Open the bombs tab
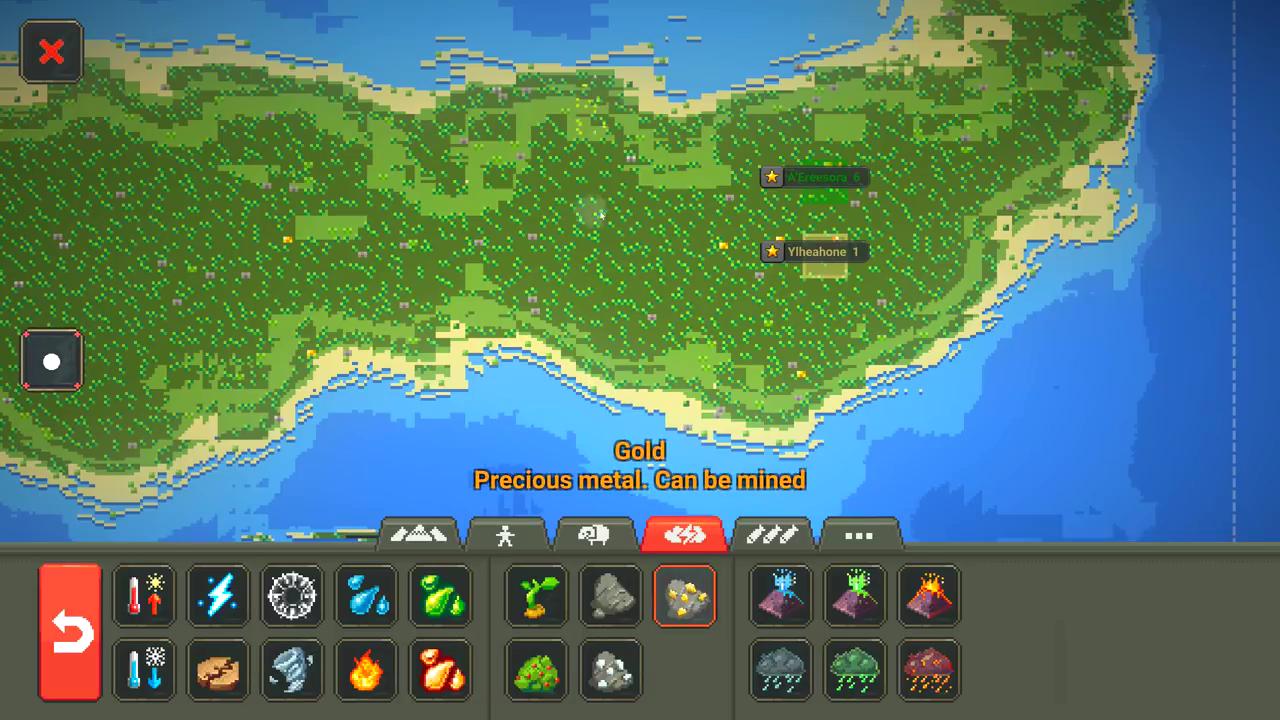 coord(770,535)
